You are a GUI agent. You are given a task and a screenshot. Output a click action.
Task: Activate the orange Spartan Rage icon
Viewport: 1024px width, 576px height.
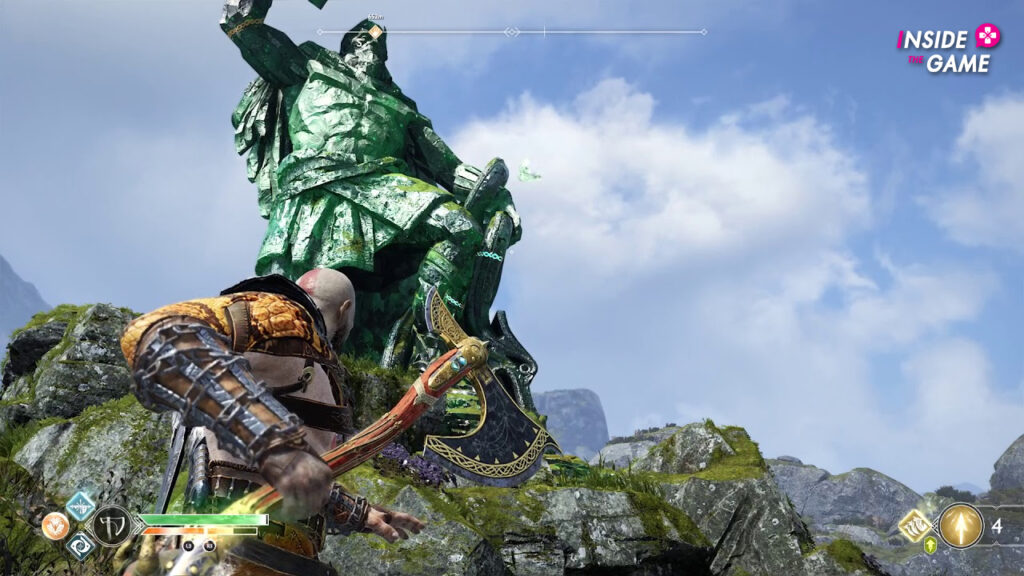pyautogui.click(x=55, y=526)
